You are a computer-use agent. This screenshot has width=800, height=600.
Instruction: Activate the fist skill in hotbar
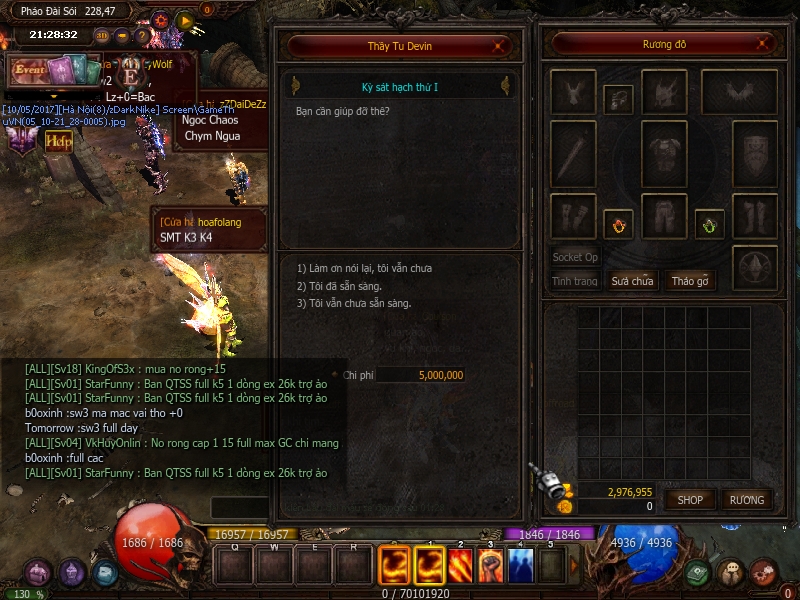[x=489, y=565]
